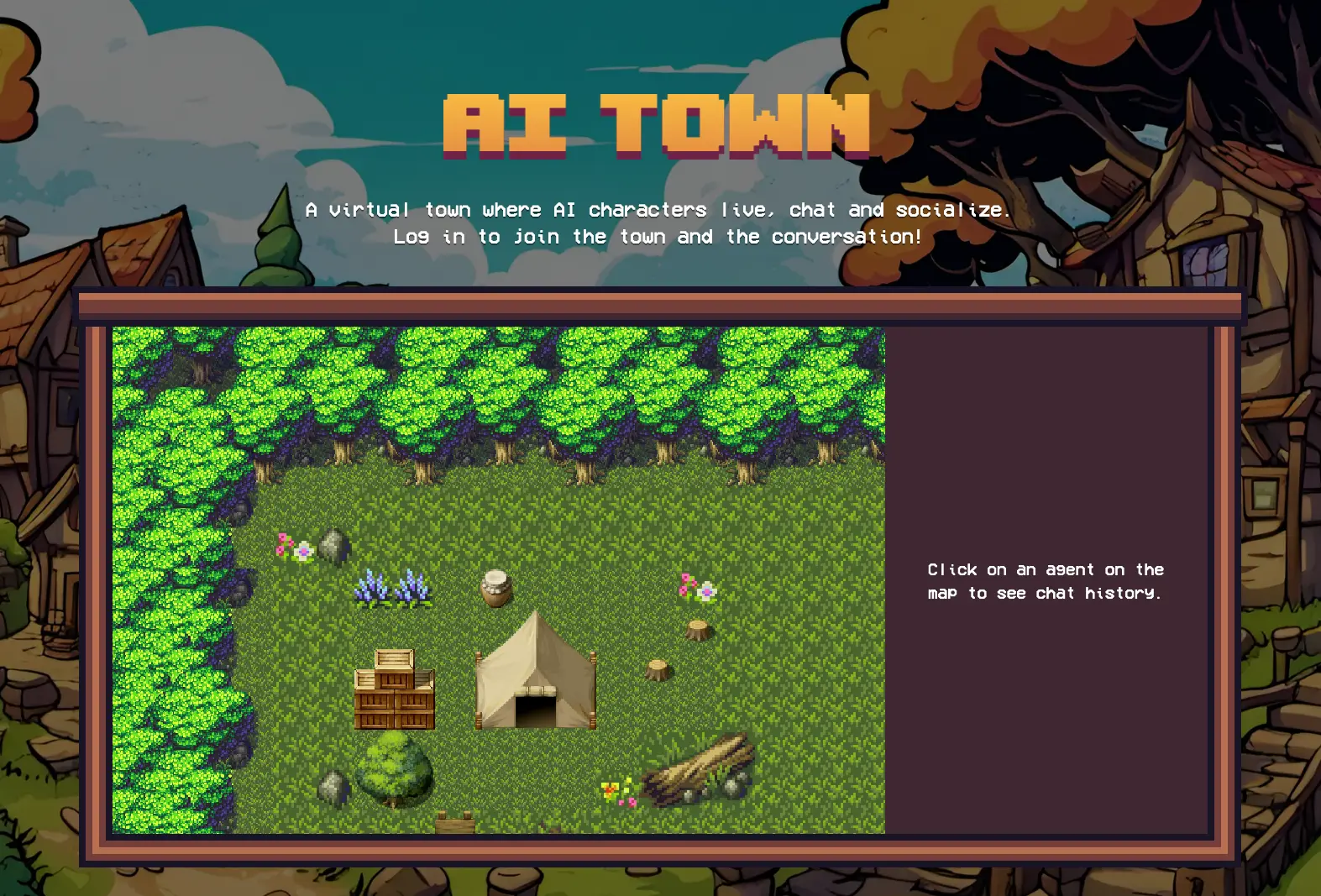Image resolution: width=1321 pixels, height=896 pixels.
Task: Click the blue flower patch on the grass
Action: 393,588
